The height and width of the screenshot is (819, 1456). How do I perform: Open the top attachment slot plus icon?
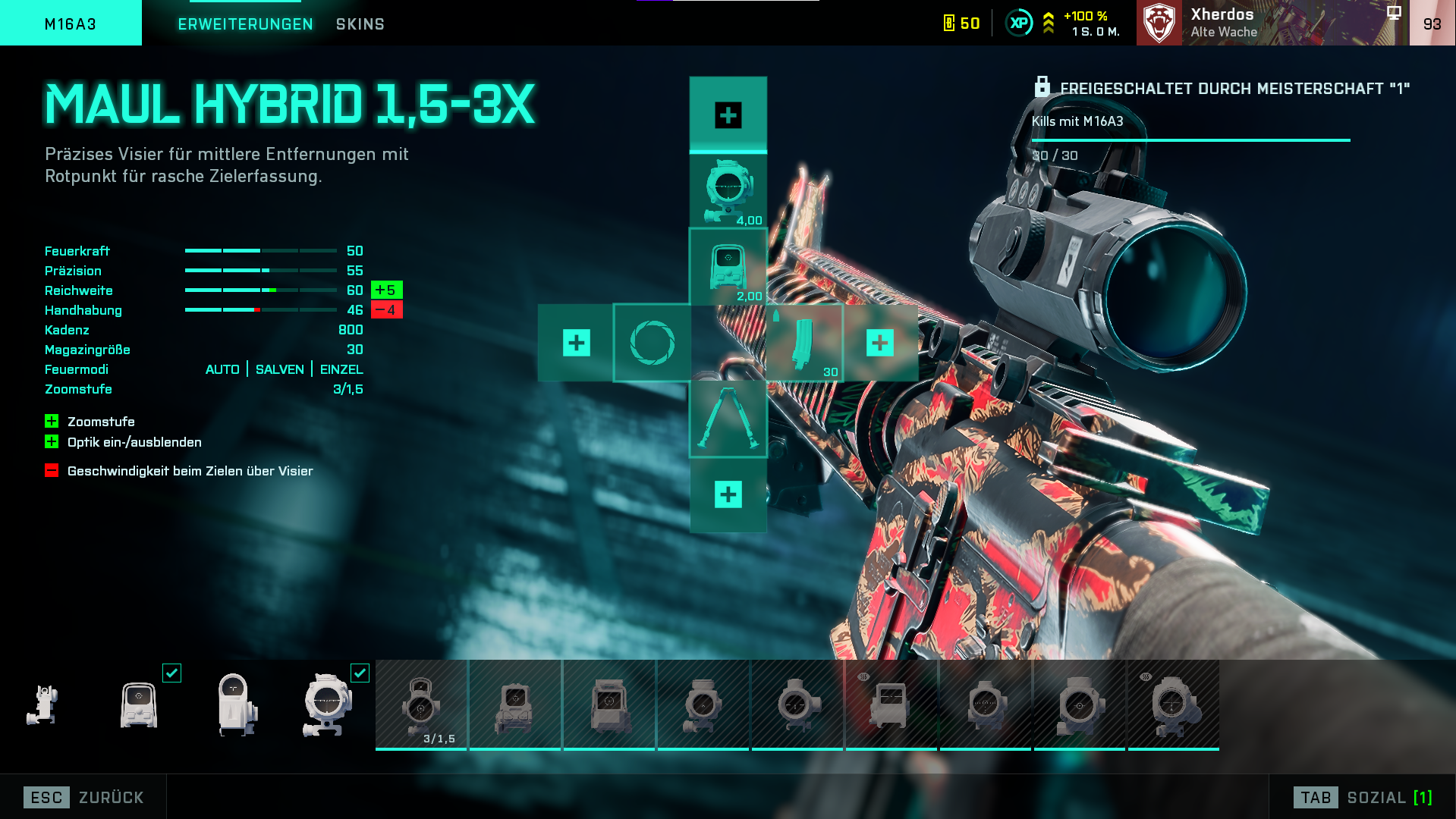[728, 115]
